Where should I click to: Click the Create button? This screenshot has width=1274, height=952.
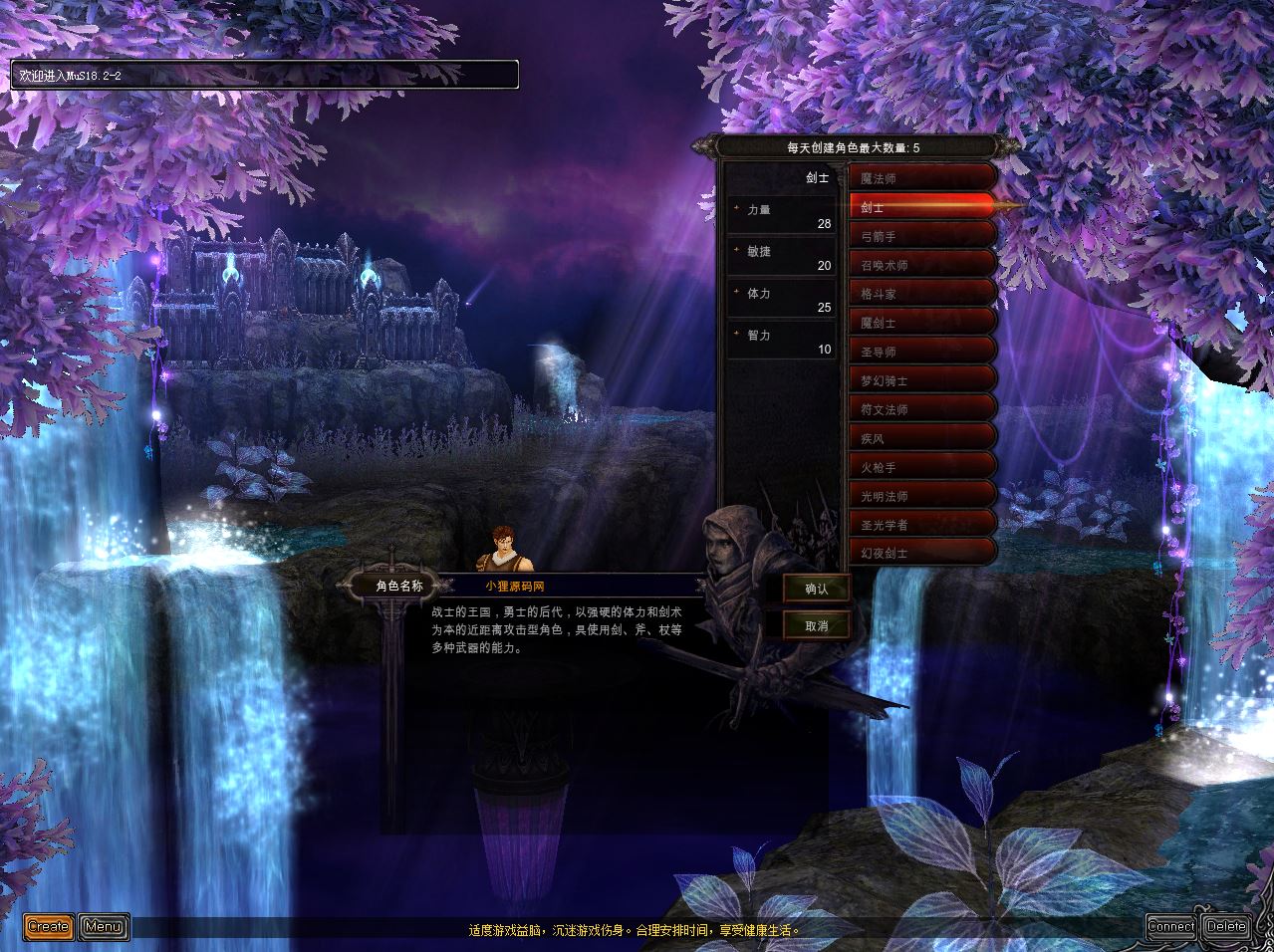(48, 927)
